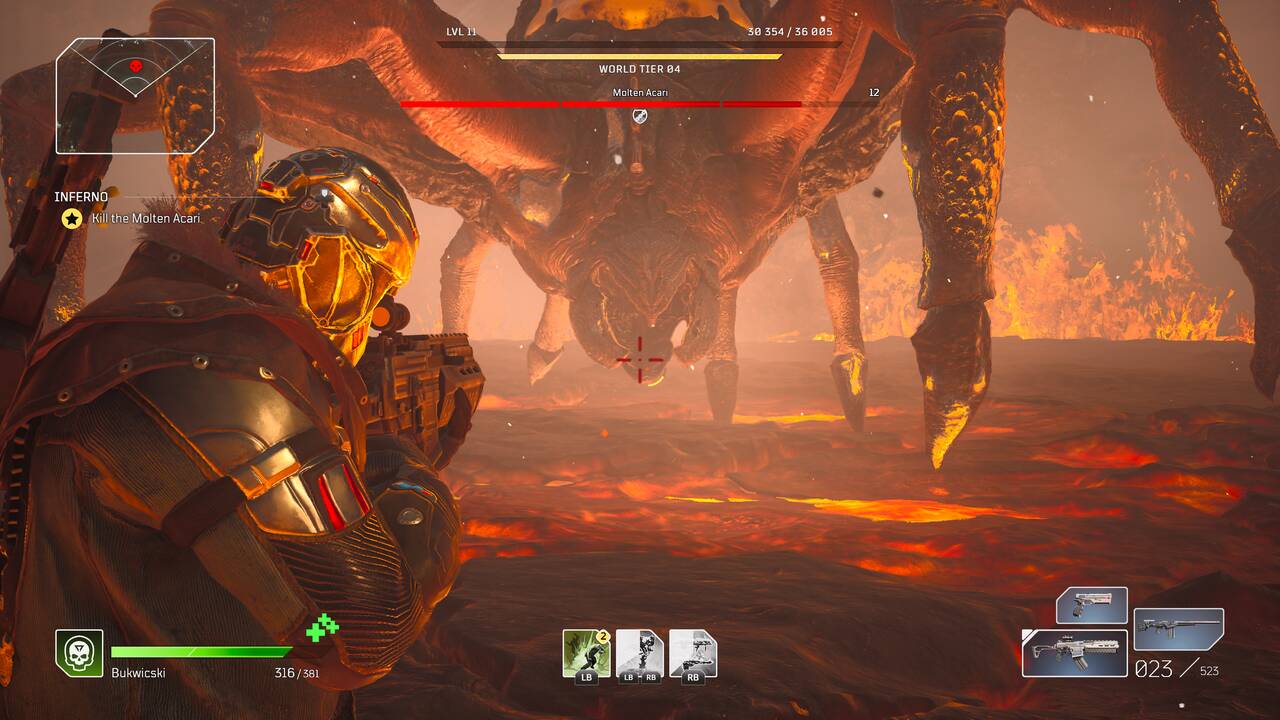The width and height of the screenshot is (1280, 720).
Task: Switch to the long-barrel rifle slot
Action: pos(1179,629)
